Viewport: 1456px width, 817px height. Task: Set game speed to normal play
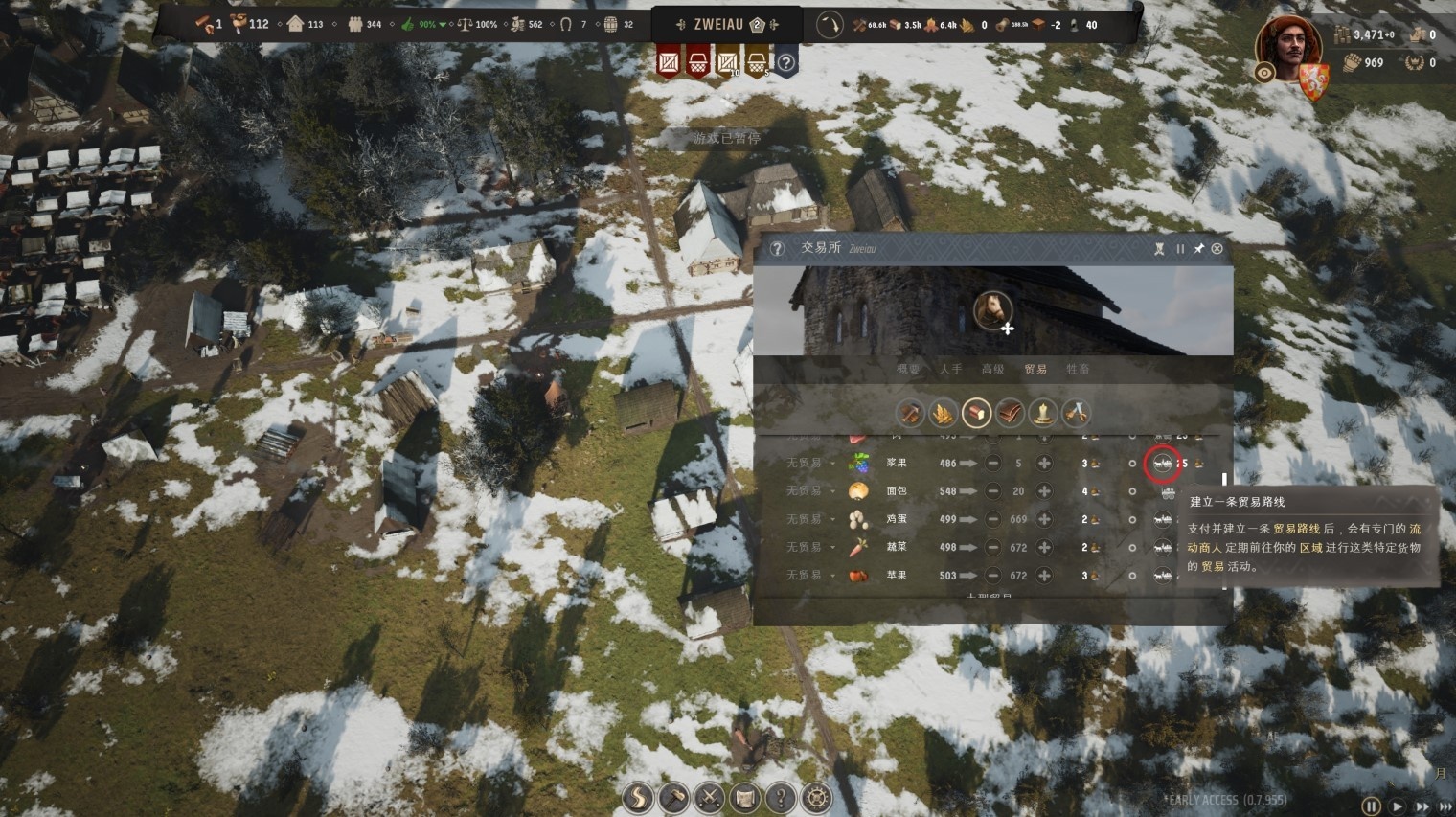(x=1398, y=807)
